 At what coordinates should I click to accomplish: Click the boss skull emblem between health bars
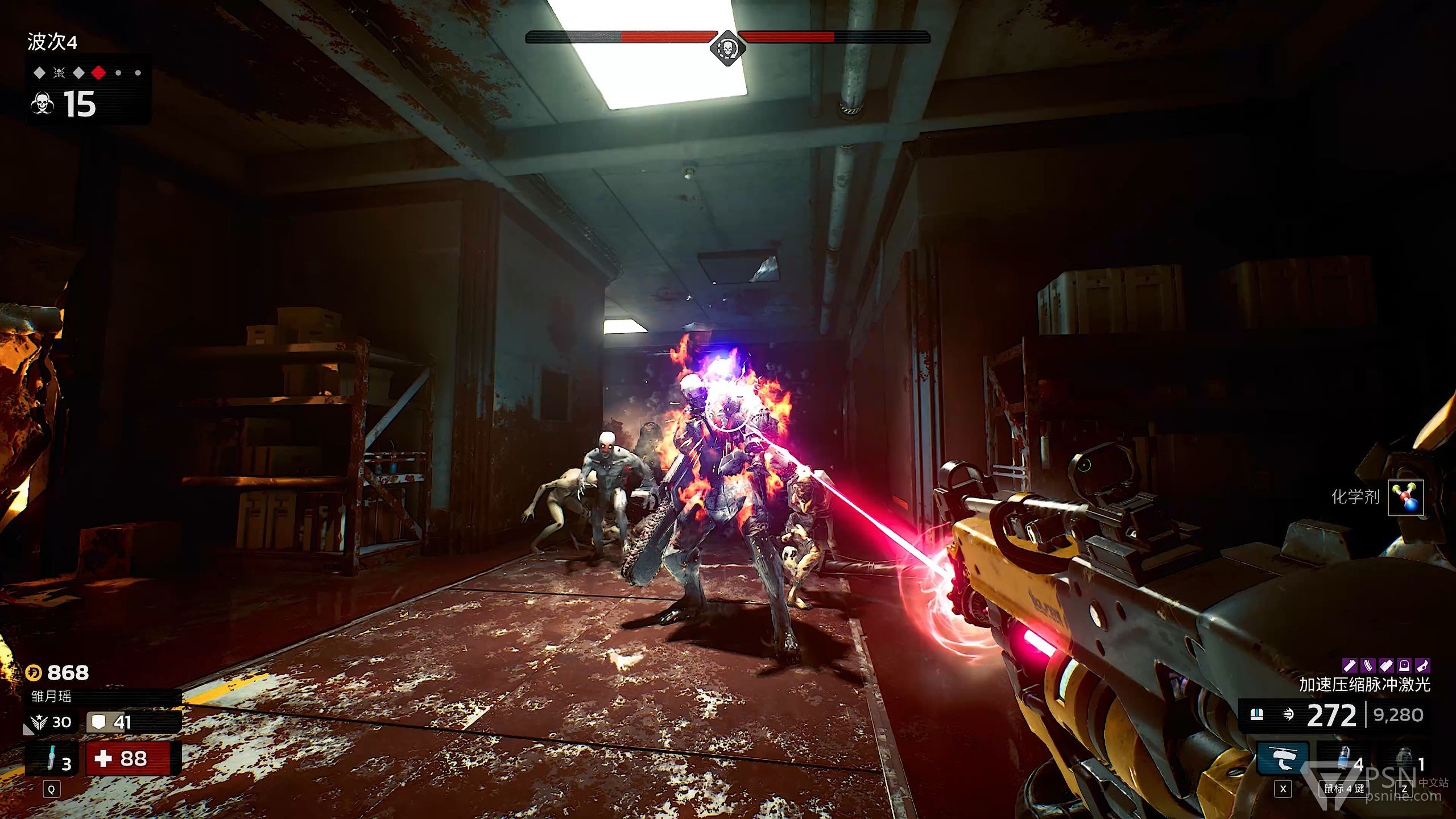click(727, 48)
